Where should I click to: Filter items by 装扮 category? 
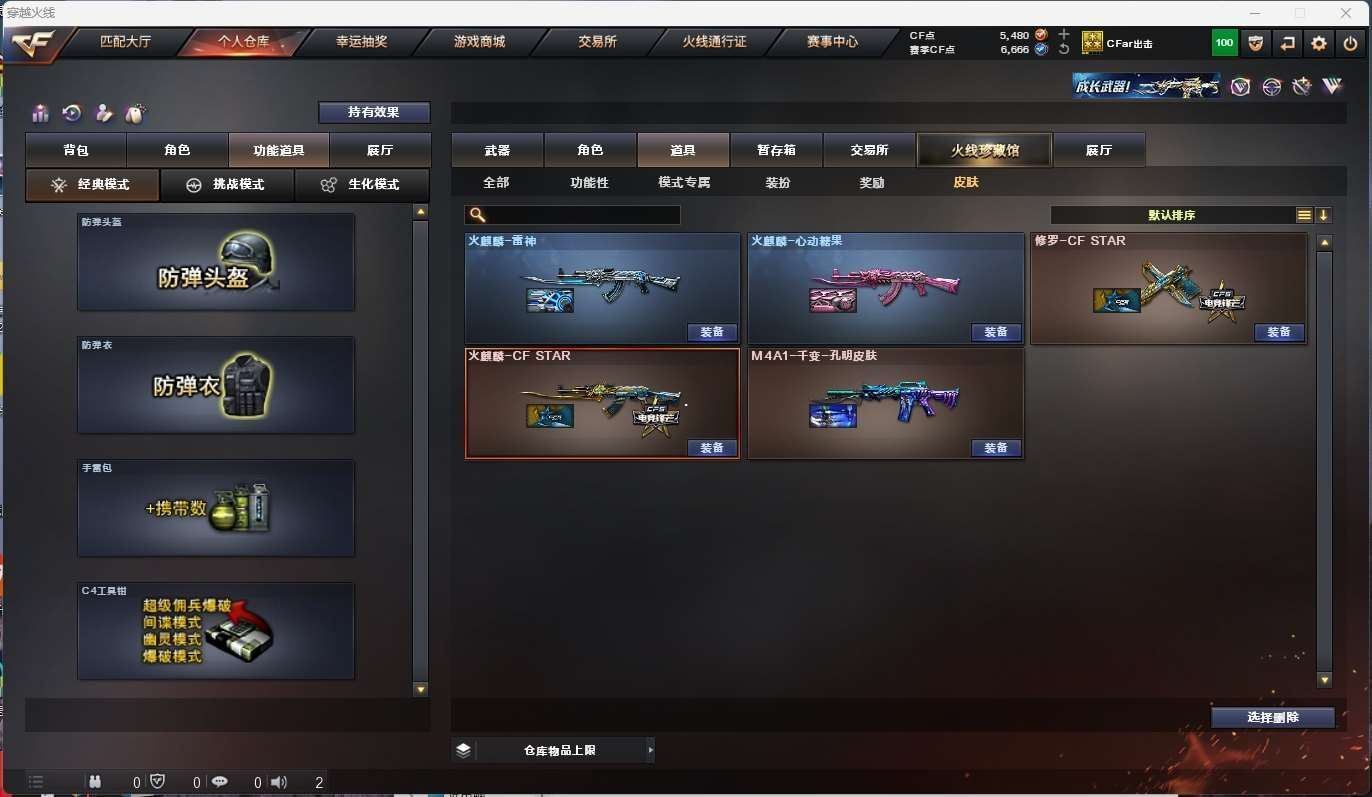click(x=778, y=183)
